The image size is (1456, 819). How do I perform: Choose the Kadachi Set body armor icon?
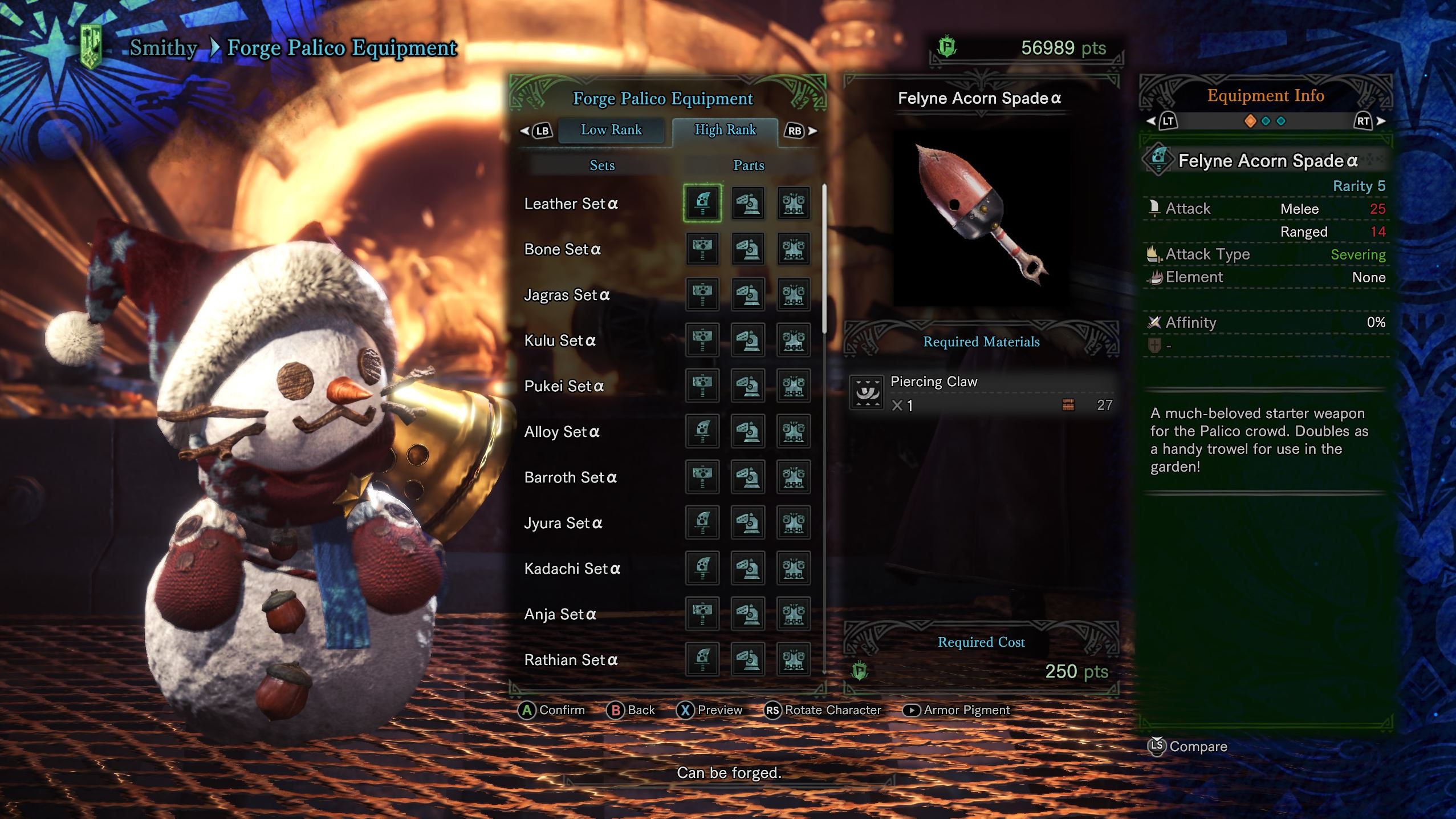coord(794,568)
